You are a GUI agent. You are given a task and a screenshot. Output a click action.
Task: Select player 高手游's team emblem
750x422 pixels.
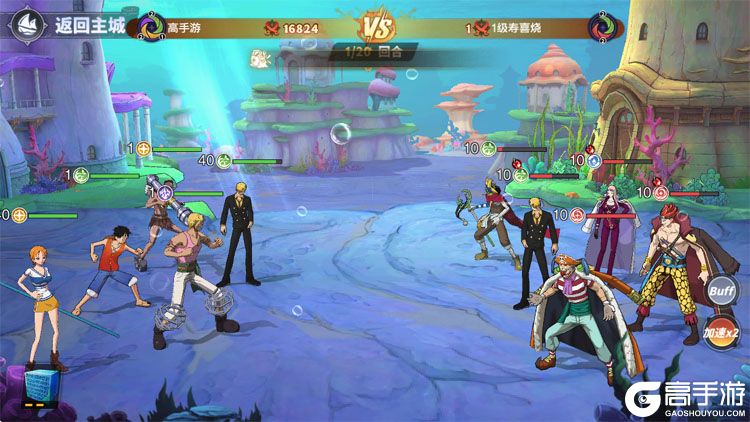(151, 27)
